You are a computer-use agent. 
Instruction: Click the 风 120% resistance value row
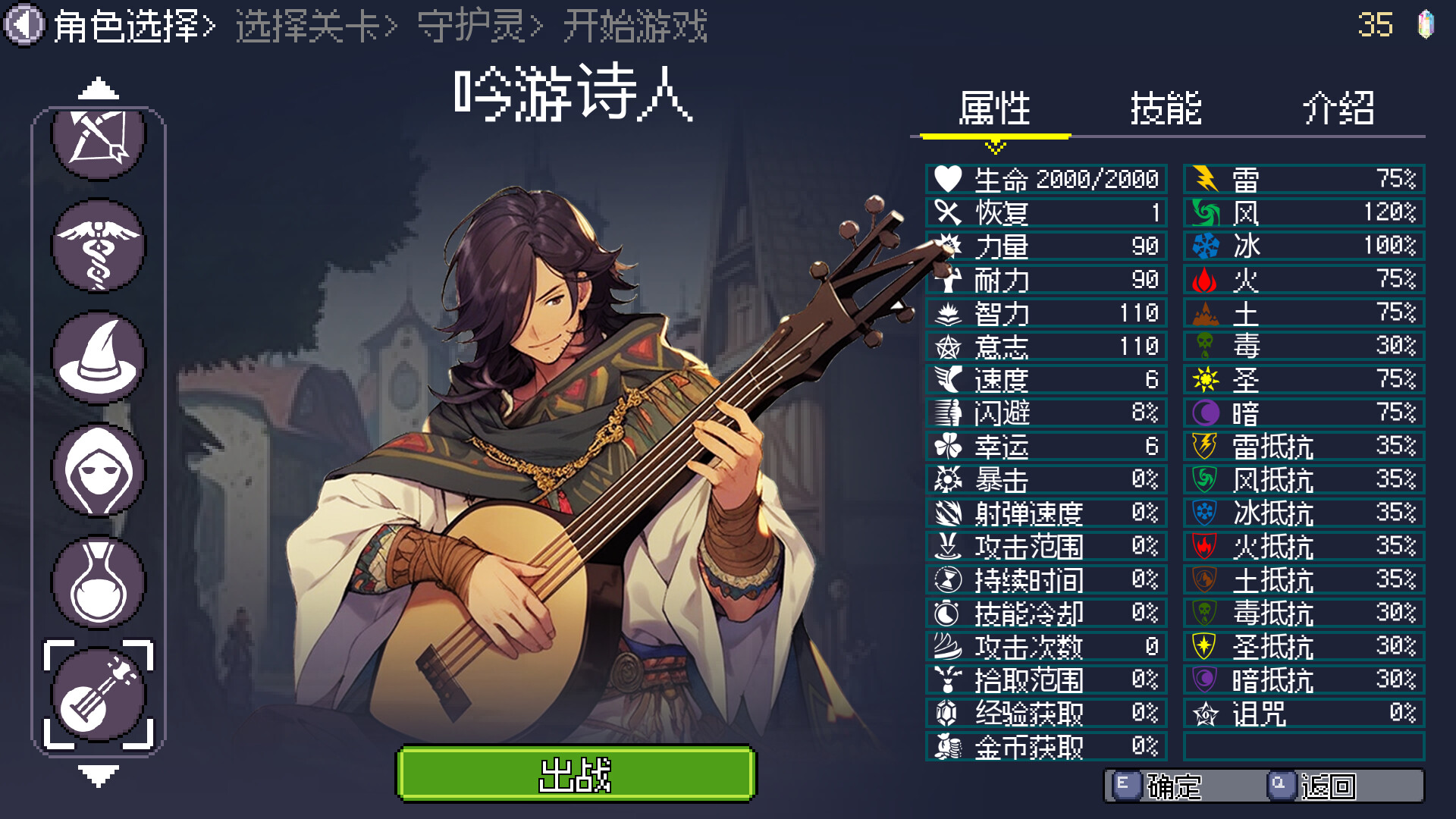click(1304, 213)
